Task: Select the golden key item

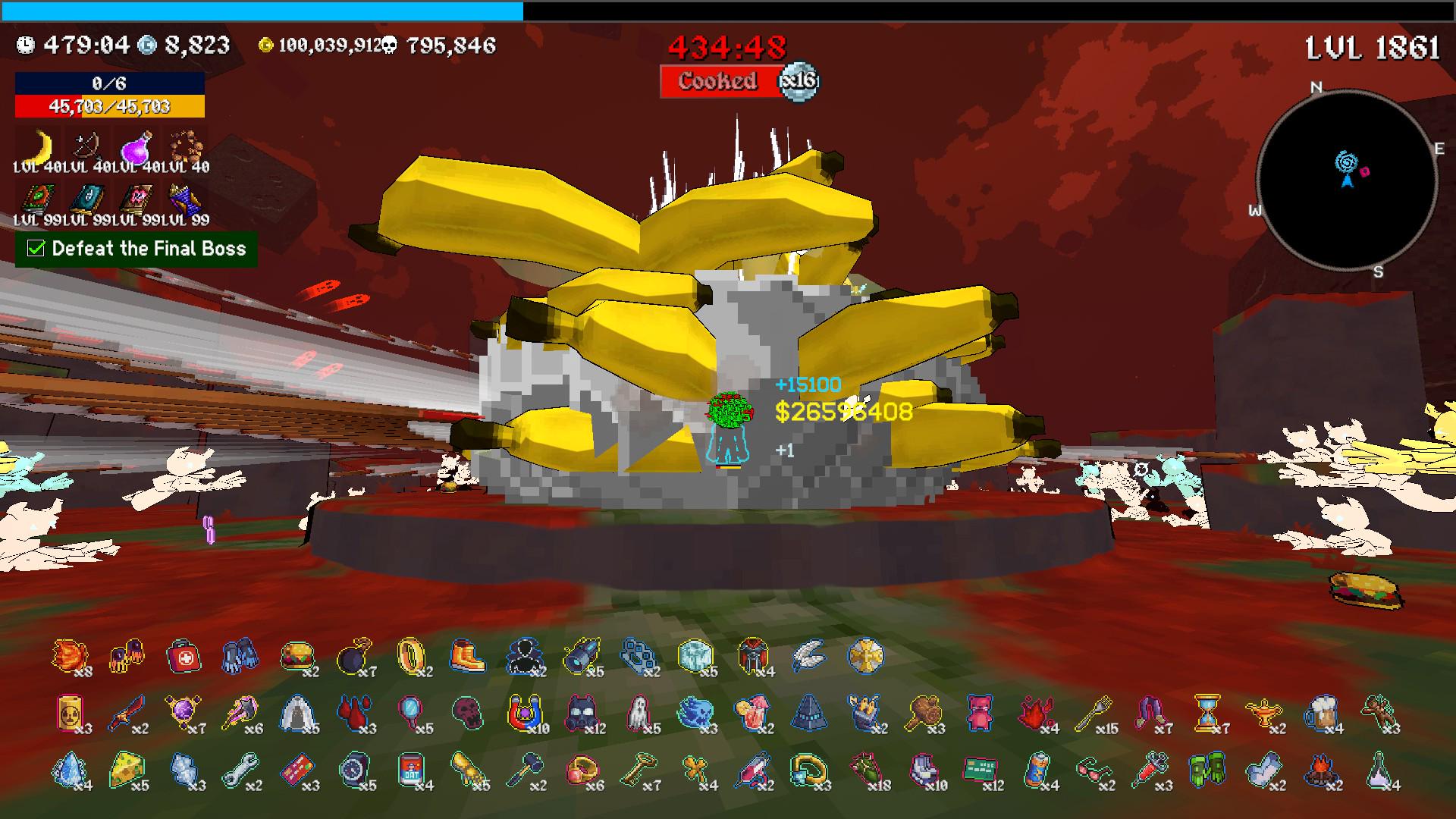Action: [637, 770]
